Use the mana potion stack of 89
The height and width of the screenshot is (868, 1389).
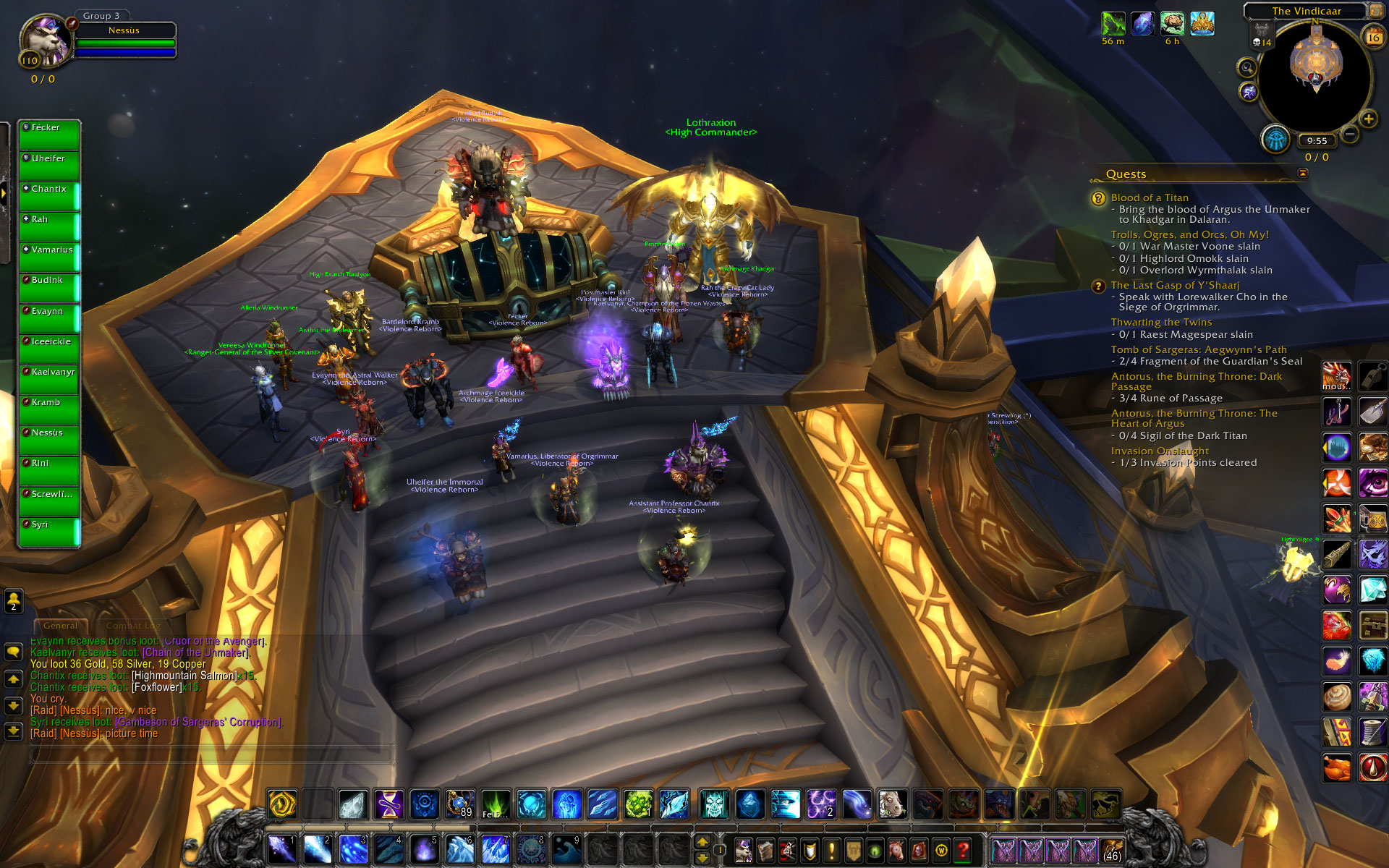(459, 804)
